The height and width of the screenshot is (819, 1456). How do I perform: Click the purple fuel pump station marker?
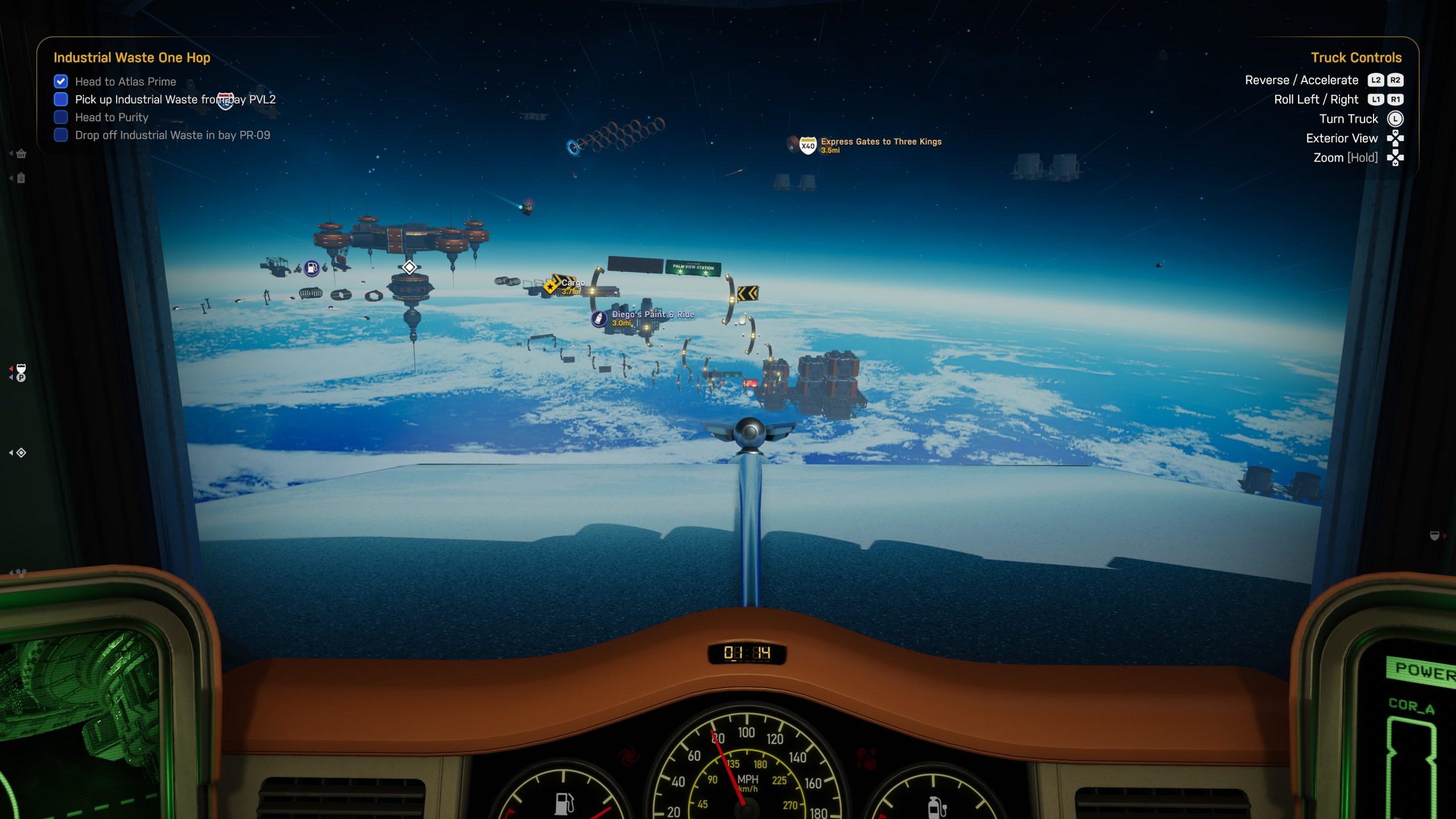tap(312, 268)
